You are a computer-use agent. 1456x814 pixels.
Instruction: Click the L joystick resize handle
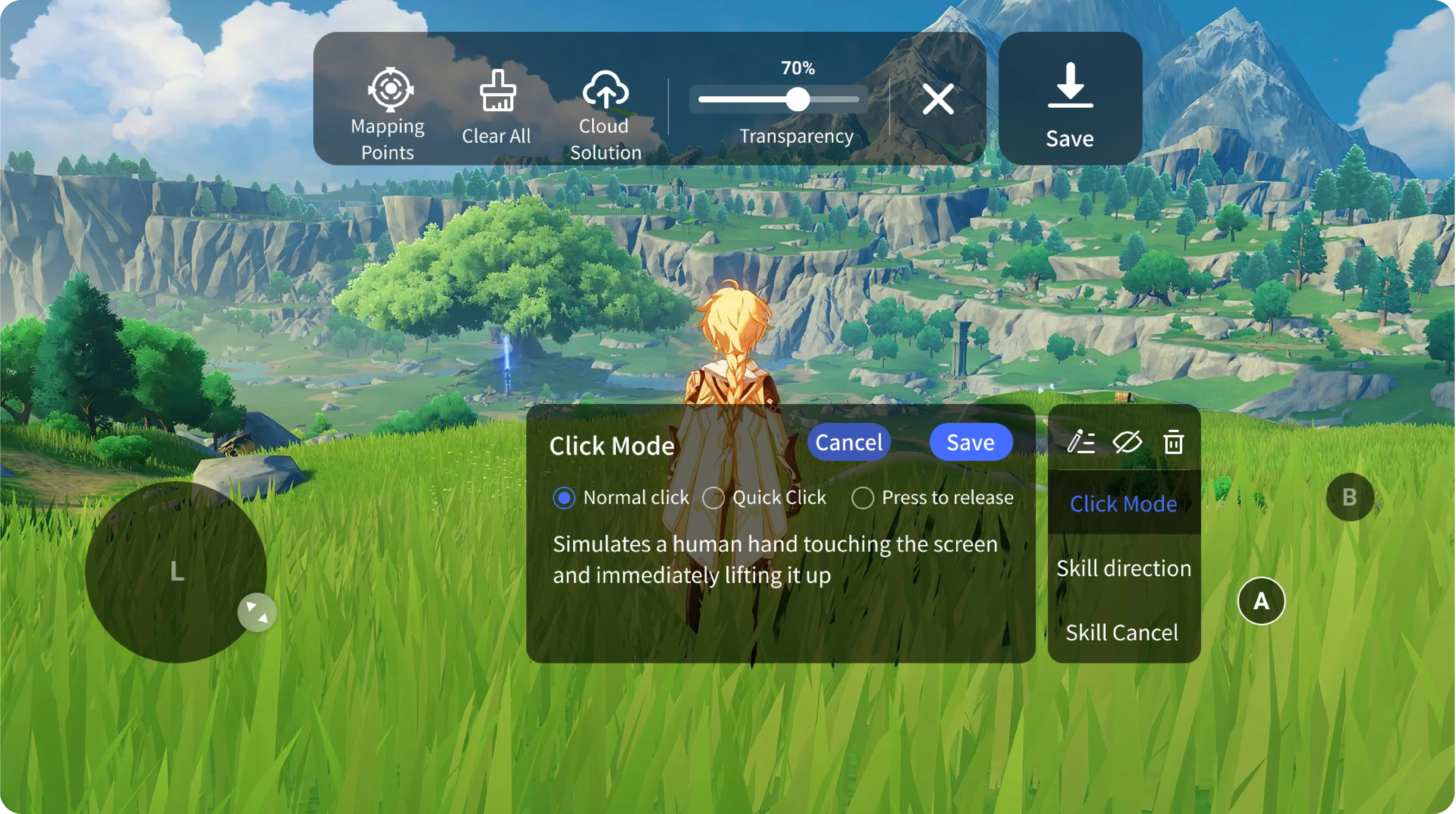[257, 612]
